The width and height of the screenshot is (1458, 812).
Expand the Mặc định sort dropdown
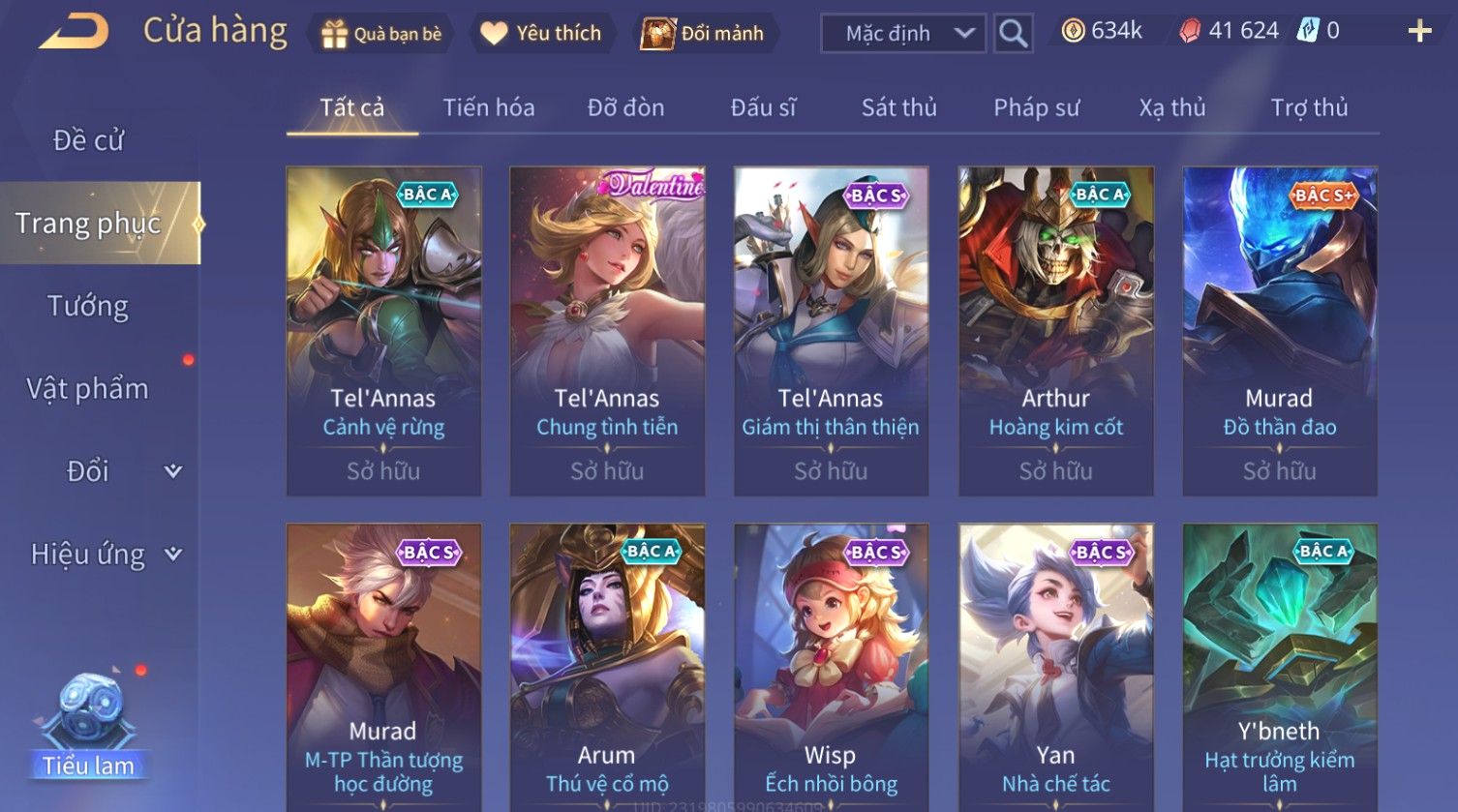coord(902,34)
